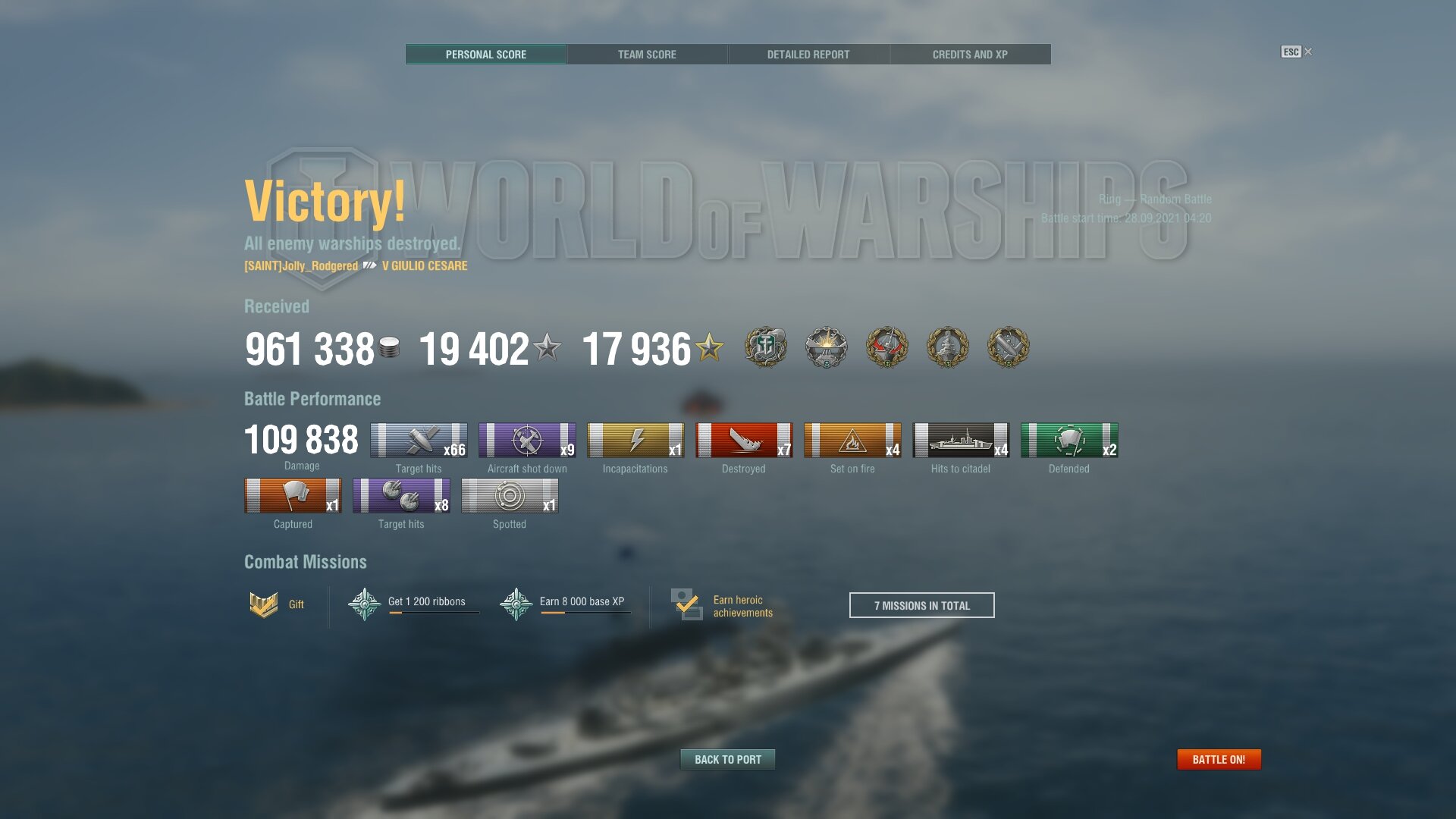The height and width of the screenshot is (819, 1456).
Task: Open the Gift combat mission
Action: tap(278, 604)
